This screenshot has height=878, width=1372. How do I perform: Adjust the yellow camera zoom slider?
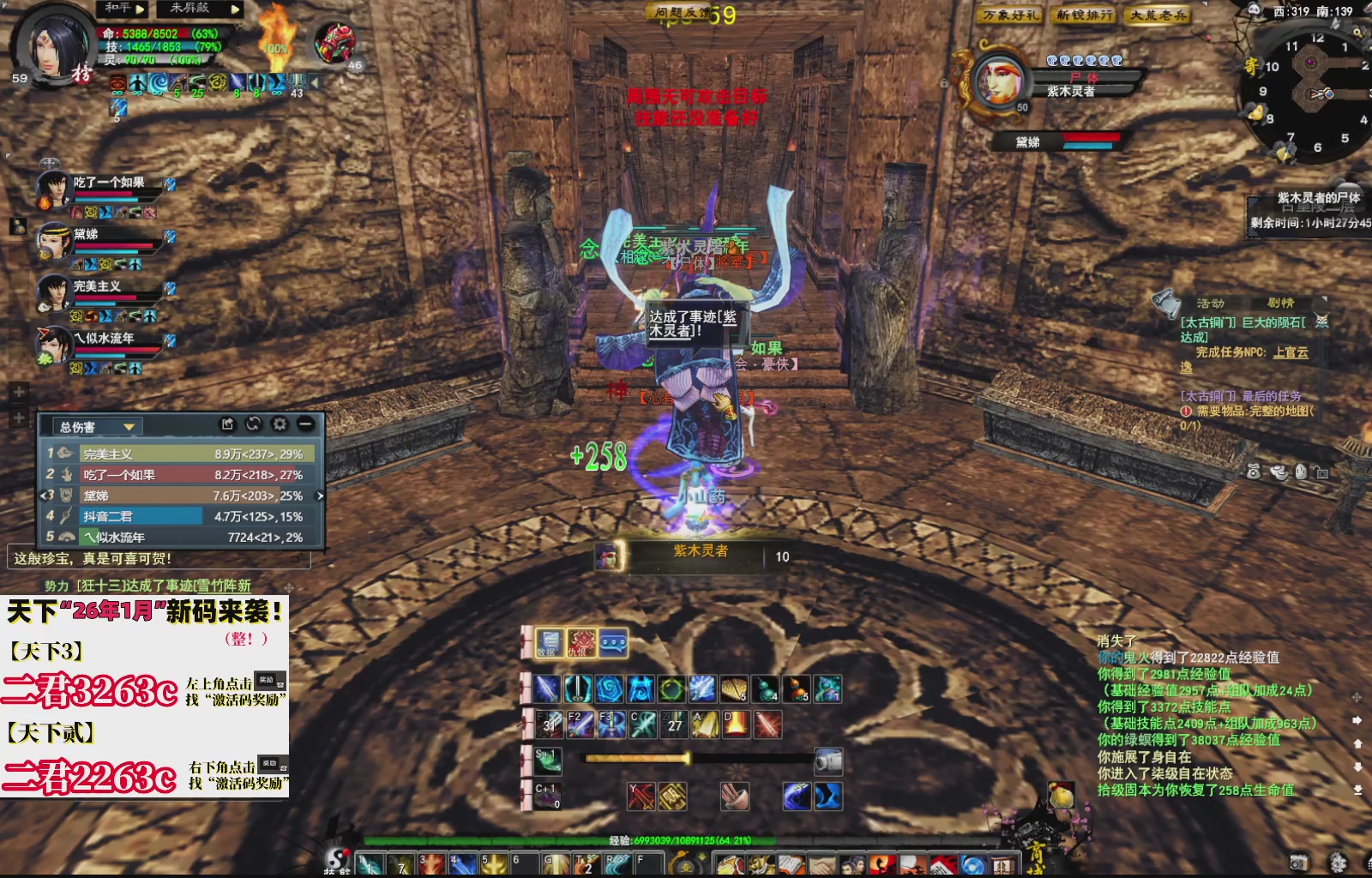pos(689,760)
